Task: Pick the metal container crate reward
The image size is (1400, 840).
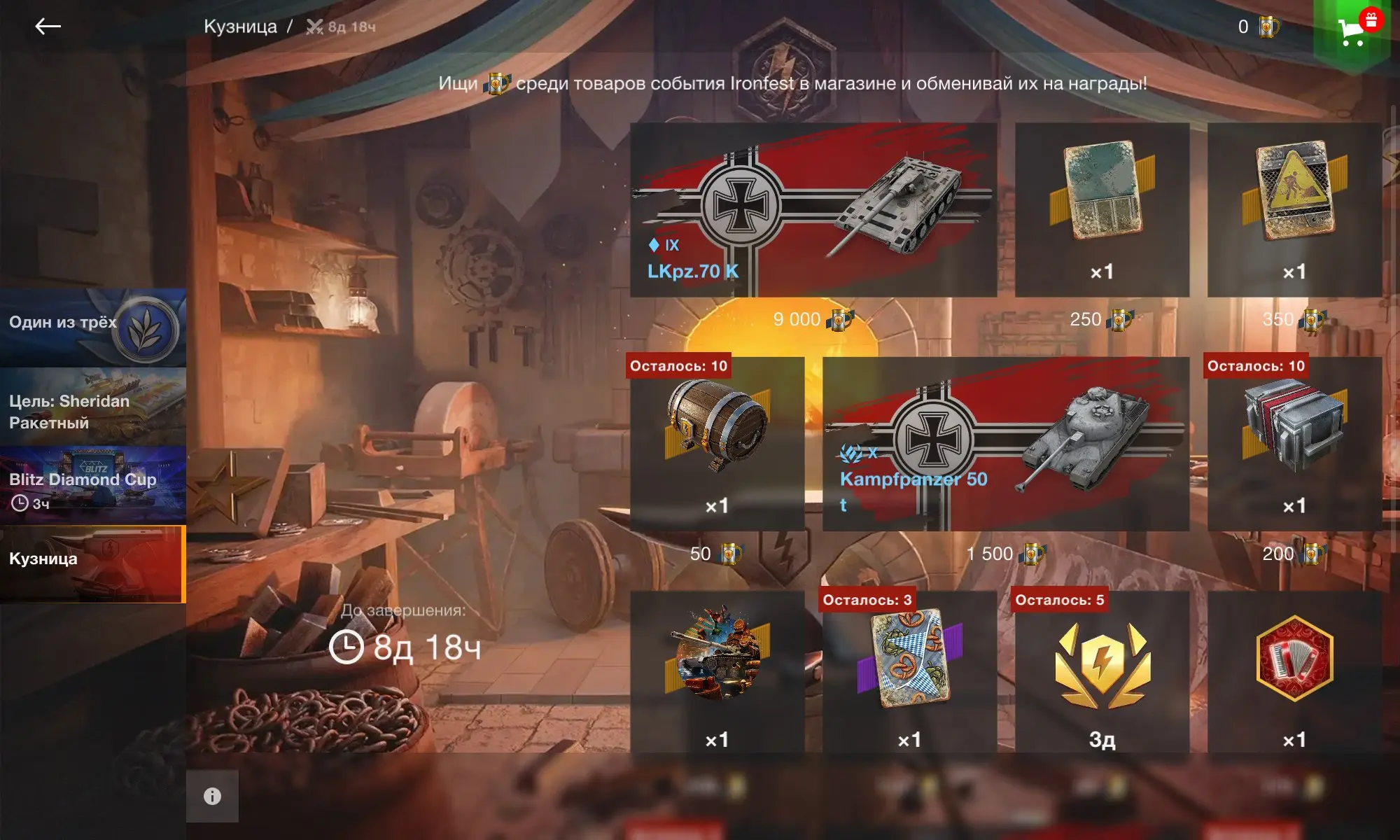Action: point(1294,444)
